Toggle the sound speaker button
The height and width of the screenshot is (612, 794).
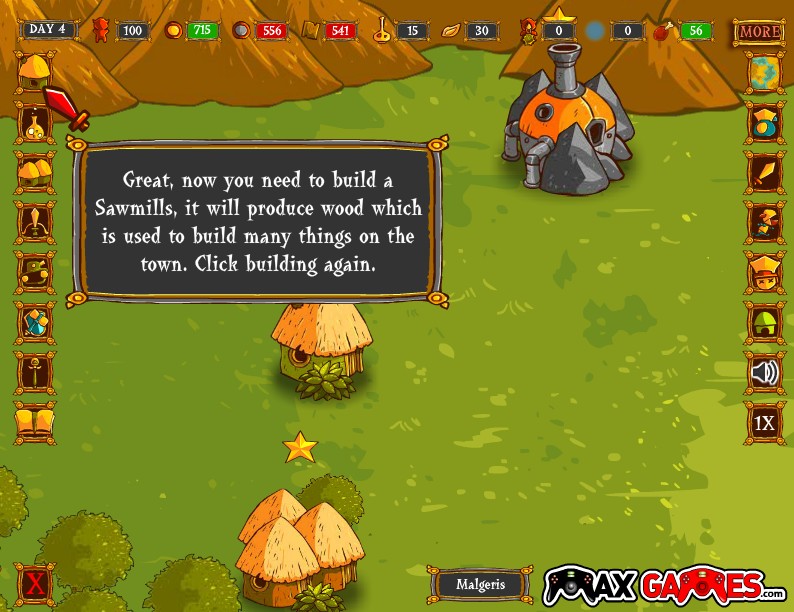[x=764, y=373]
